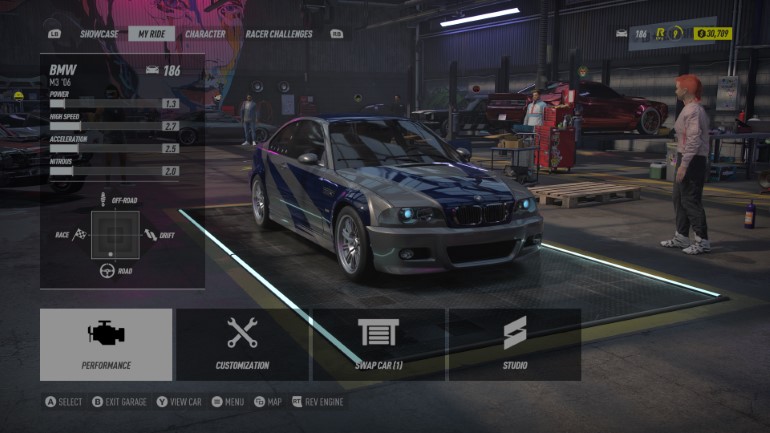Enter the Studio tile
The width and height of the screenshot is (770, 433).
tap(514, 344)
